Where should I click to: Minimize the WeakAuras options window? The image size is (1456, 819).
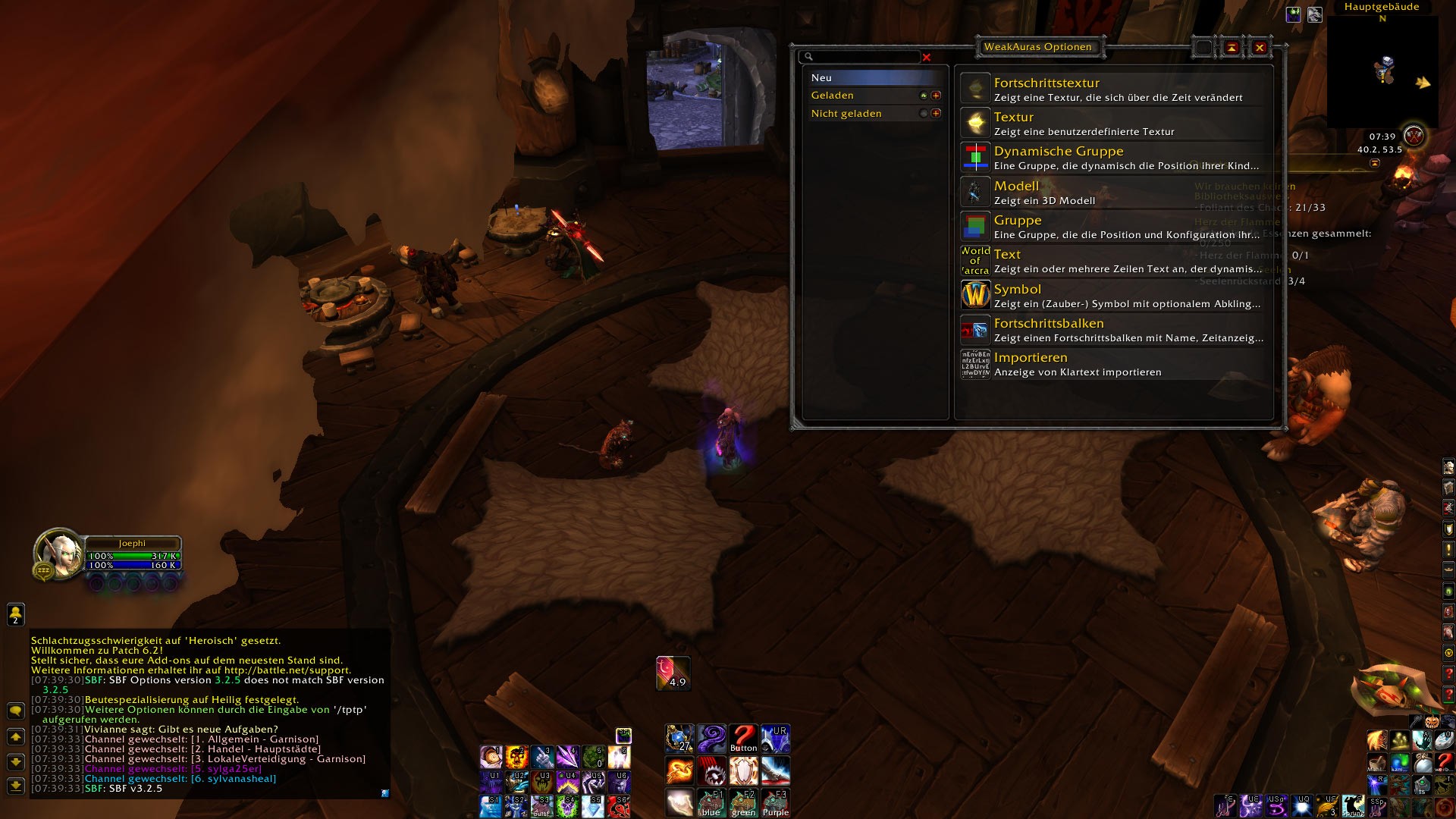click(1232, 48)
